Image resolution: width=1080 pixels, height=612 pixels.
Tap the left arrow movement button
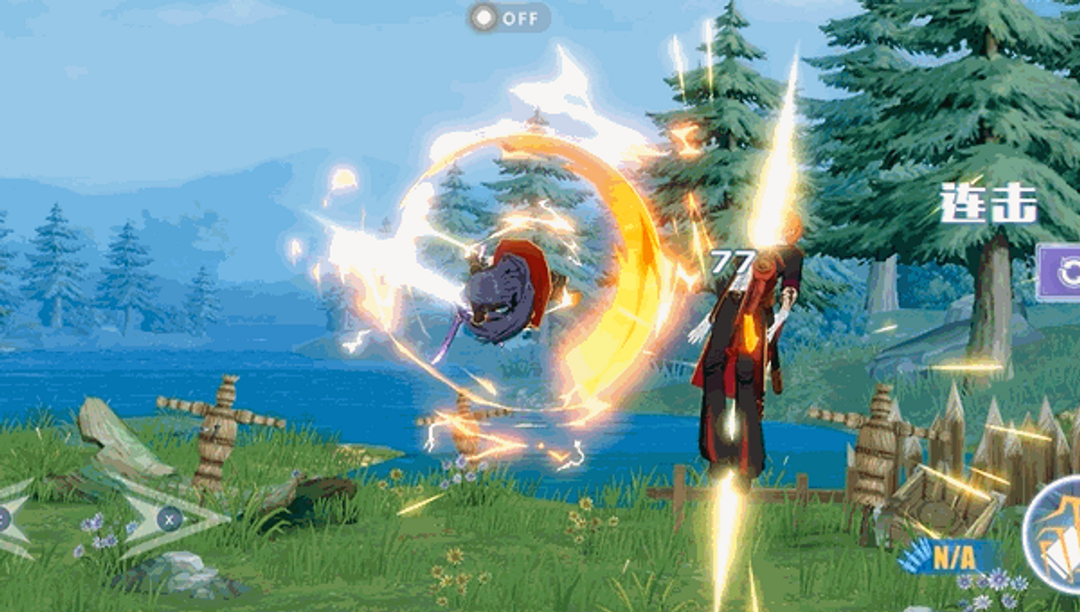click(12, 518)
